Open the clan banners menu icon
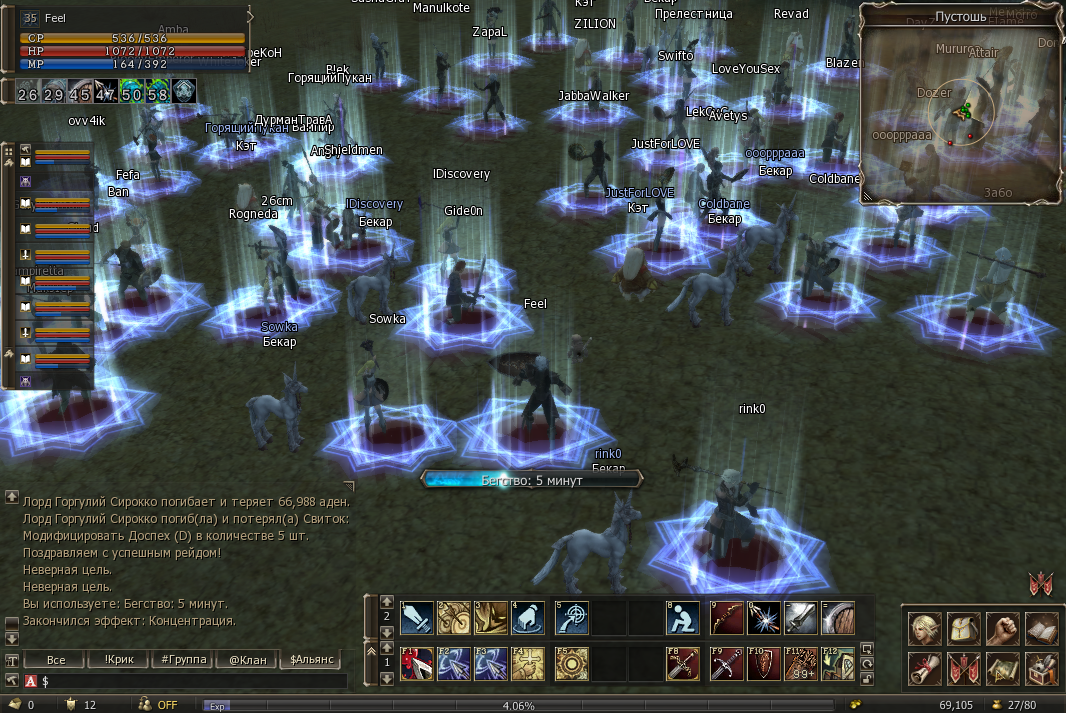Viewport: 1066px width, 713px height. coord(963,668)
